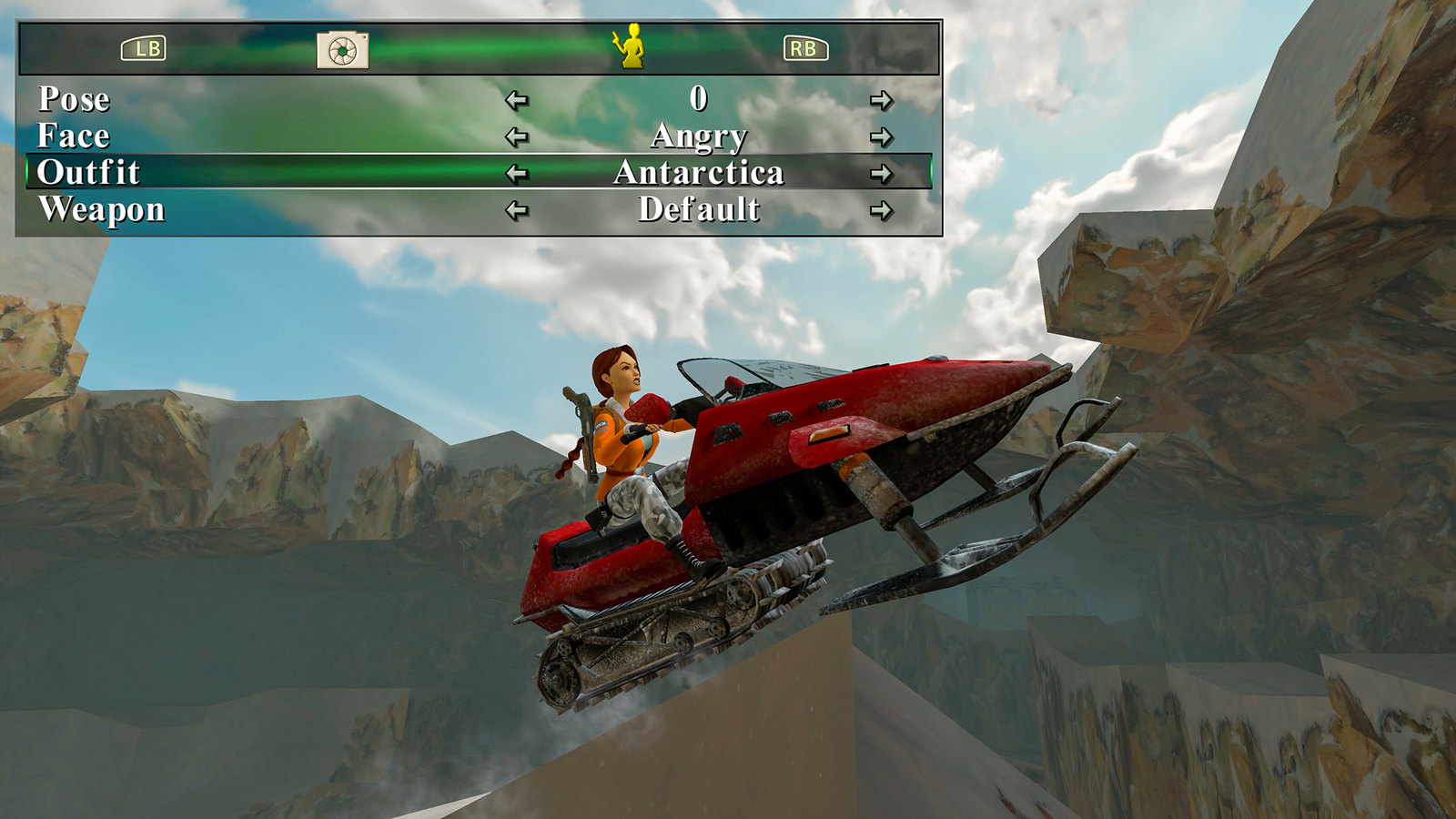Click the Pose counter showing 0

click(698, 98)
